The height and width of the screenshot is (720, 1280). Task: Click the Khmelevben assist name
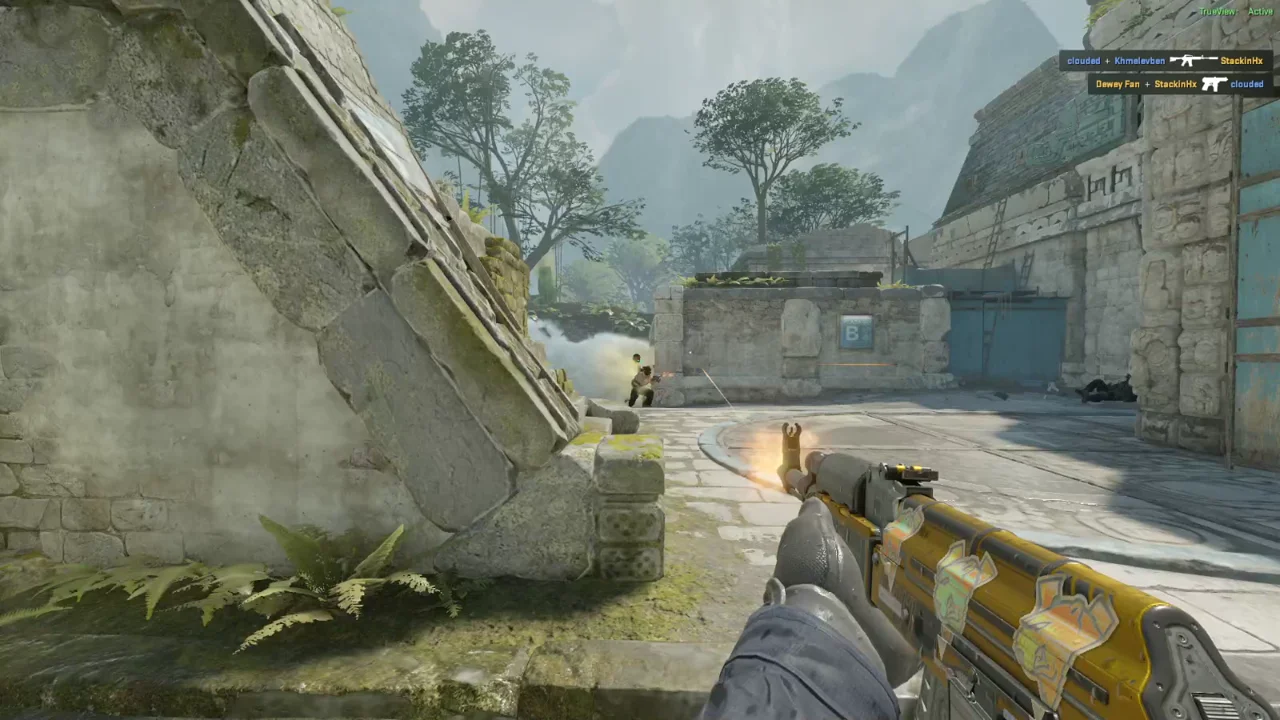tap(1137, 61)
